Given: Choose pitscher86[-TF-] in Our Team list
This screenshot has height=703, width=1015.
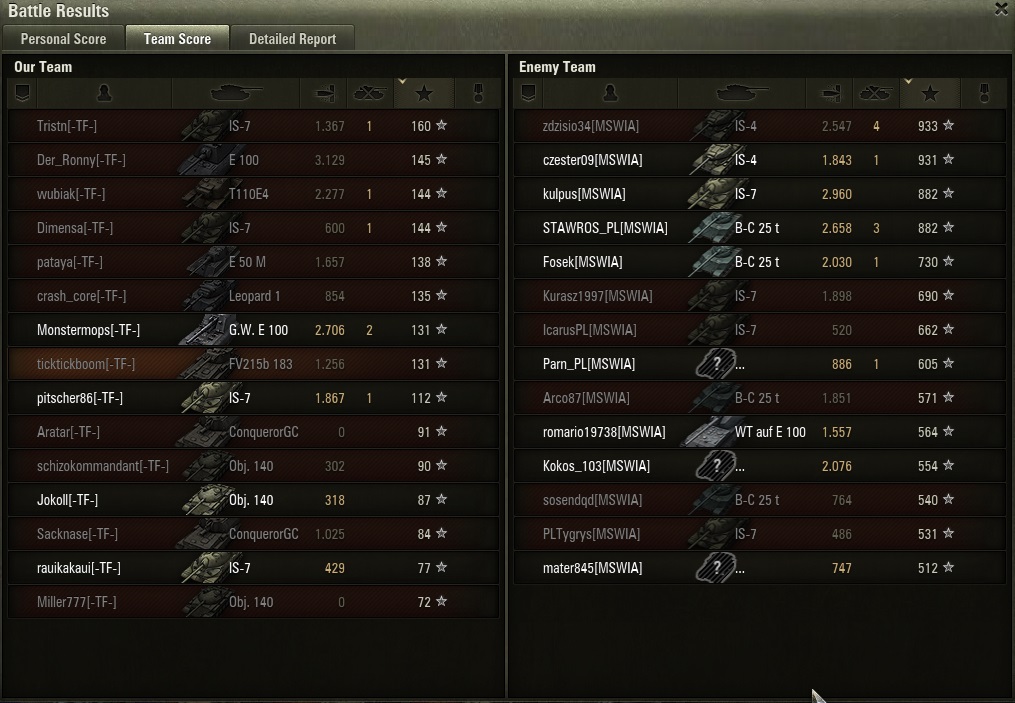Looking at the screenshot, I should click(x=79, y=398).
